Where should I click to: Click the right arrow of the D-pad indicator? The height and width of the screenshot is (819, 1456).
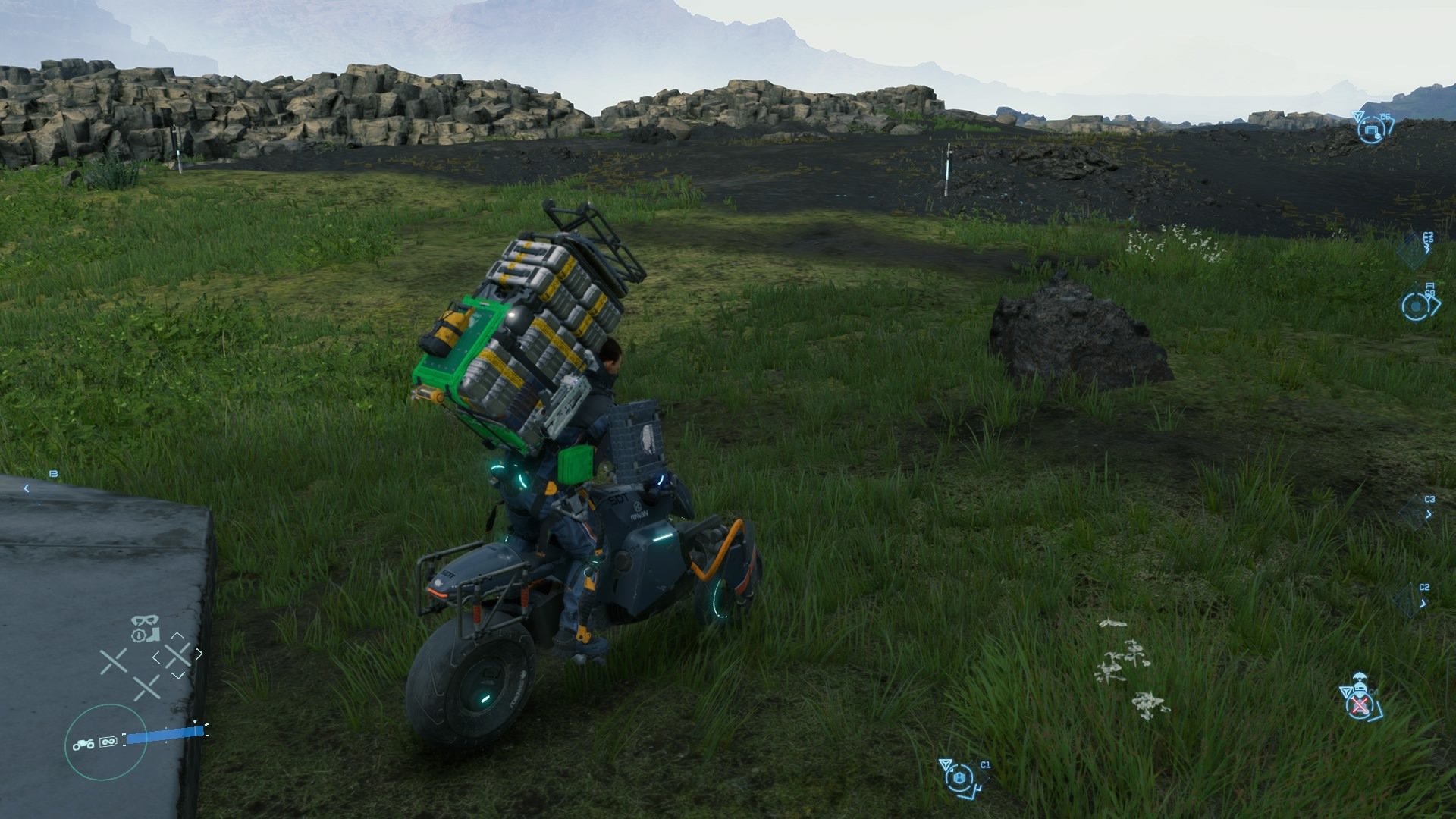point(199,653)
